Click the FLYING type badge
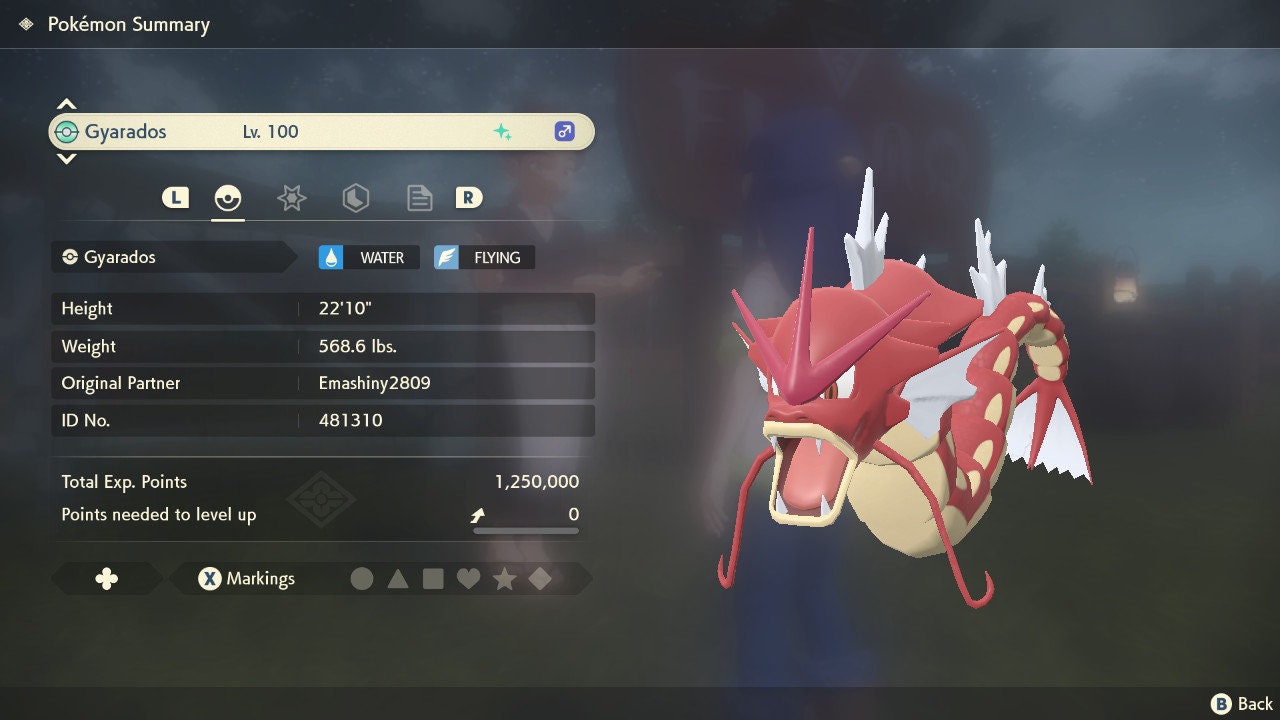The image size is (1280, 720). (x=484, y=258)
